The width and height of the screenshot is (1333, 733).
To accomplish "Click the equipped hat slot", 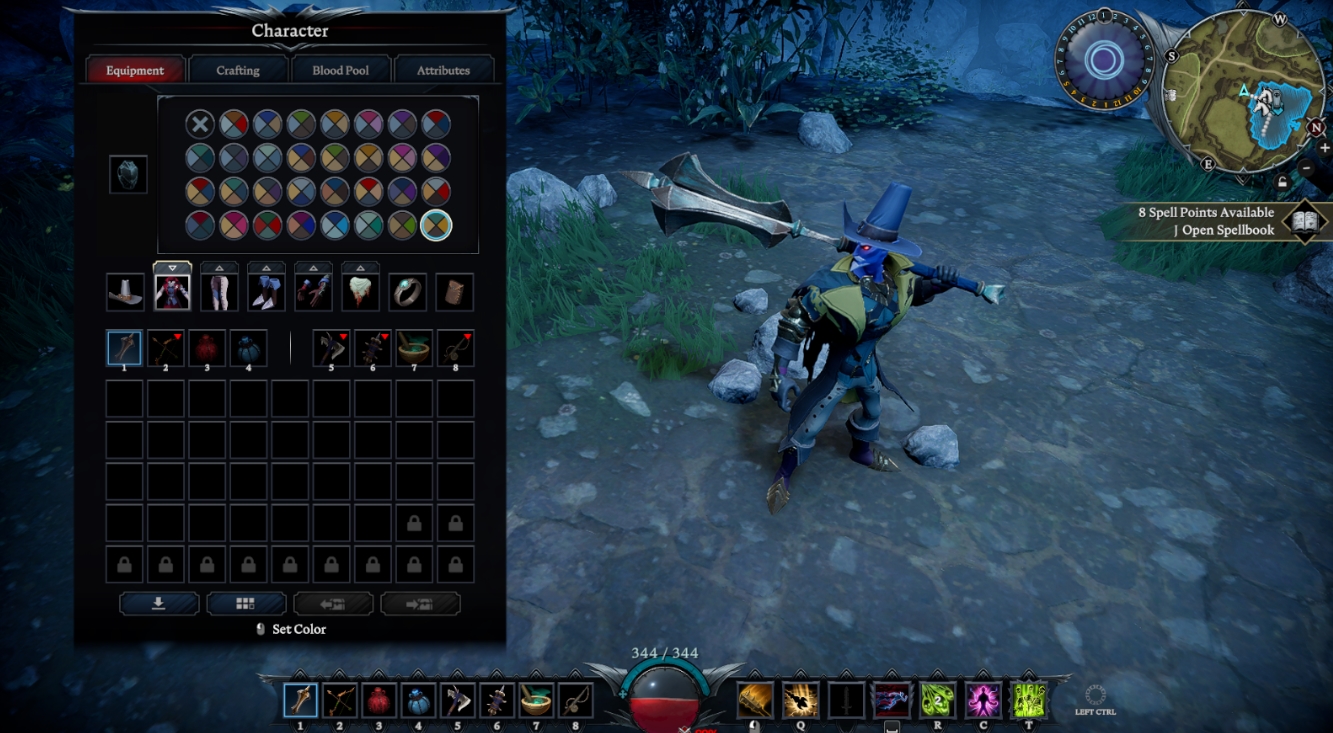I will pyautogui.click(x=126, y=292).
